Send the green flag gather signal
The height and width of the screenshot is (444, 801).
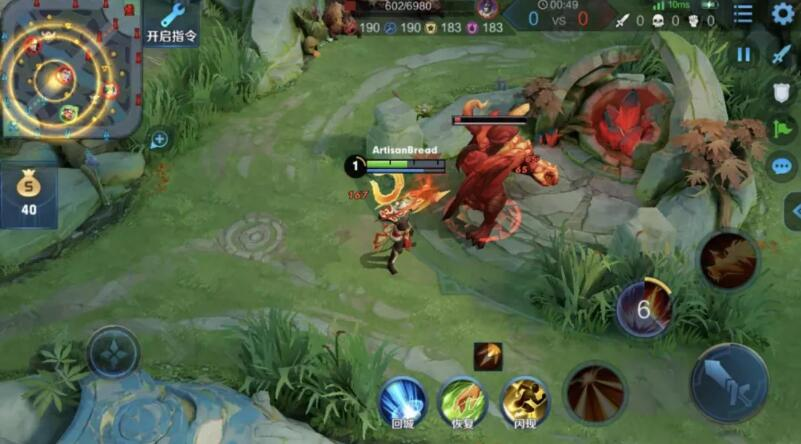[x=781, y=129]
